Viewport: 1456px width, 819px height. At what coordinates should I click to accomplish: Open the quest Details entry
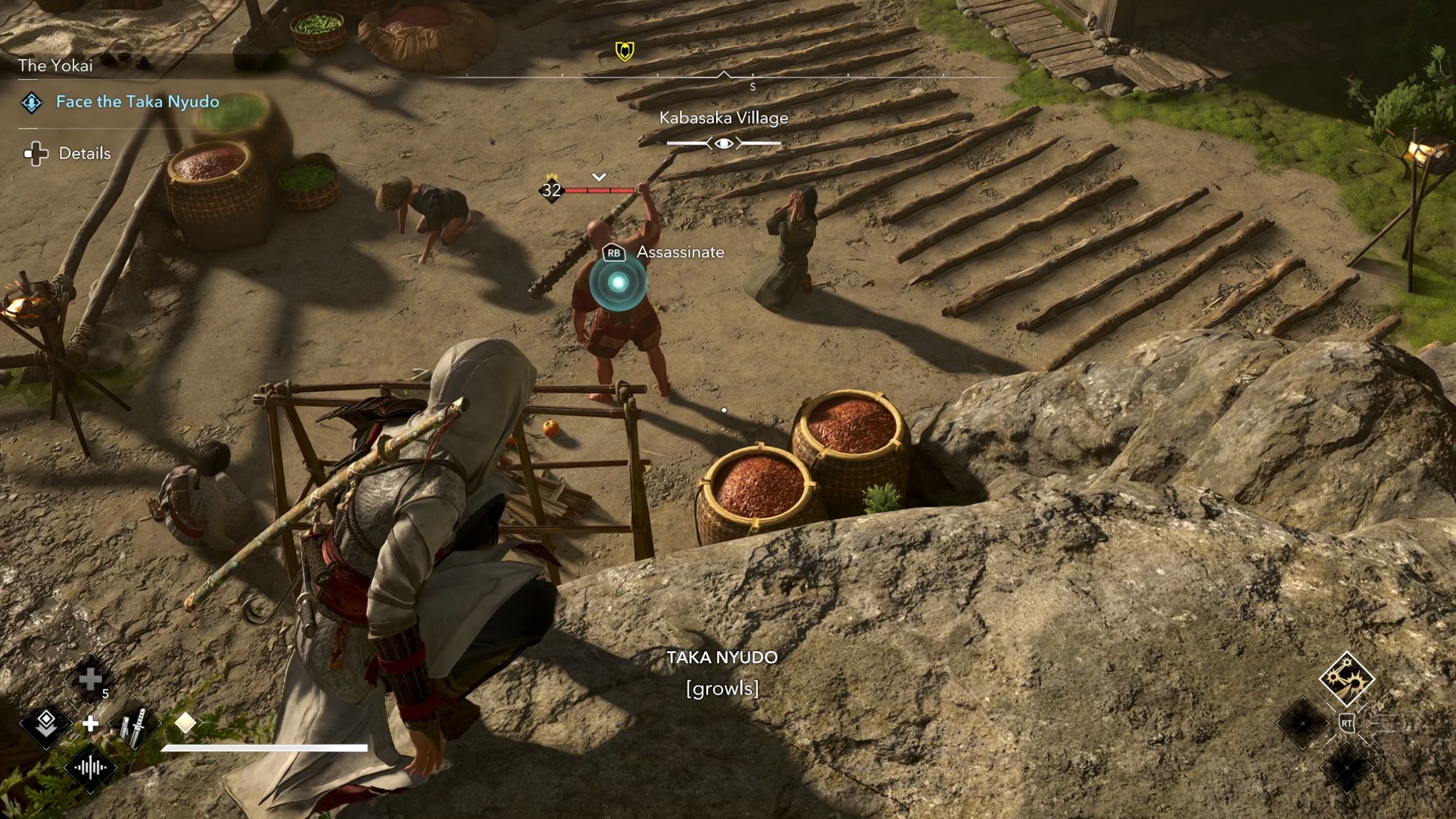click(x=84, y=153)
